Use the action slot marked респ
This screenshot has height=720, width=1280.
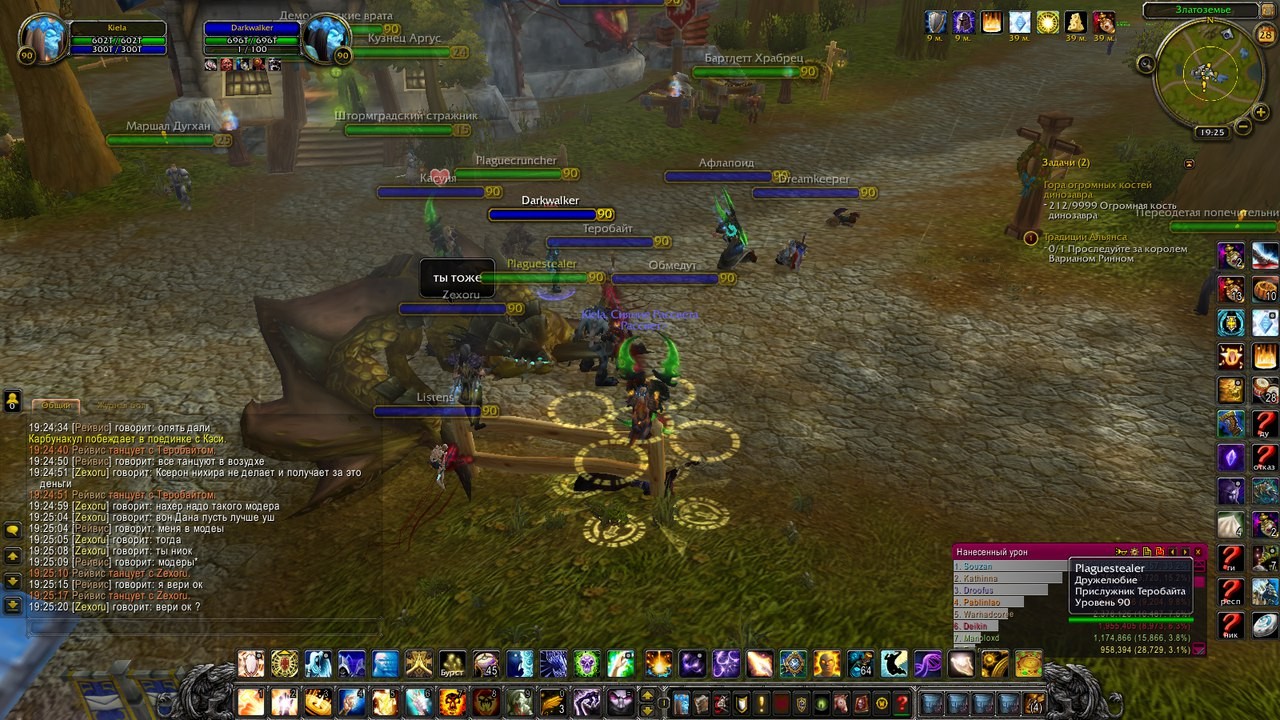1231,592
